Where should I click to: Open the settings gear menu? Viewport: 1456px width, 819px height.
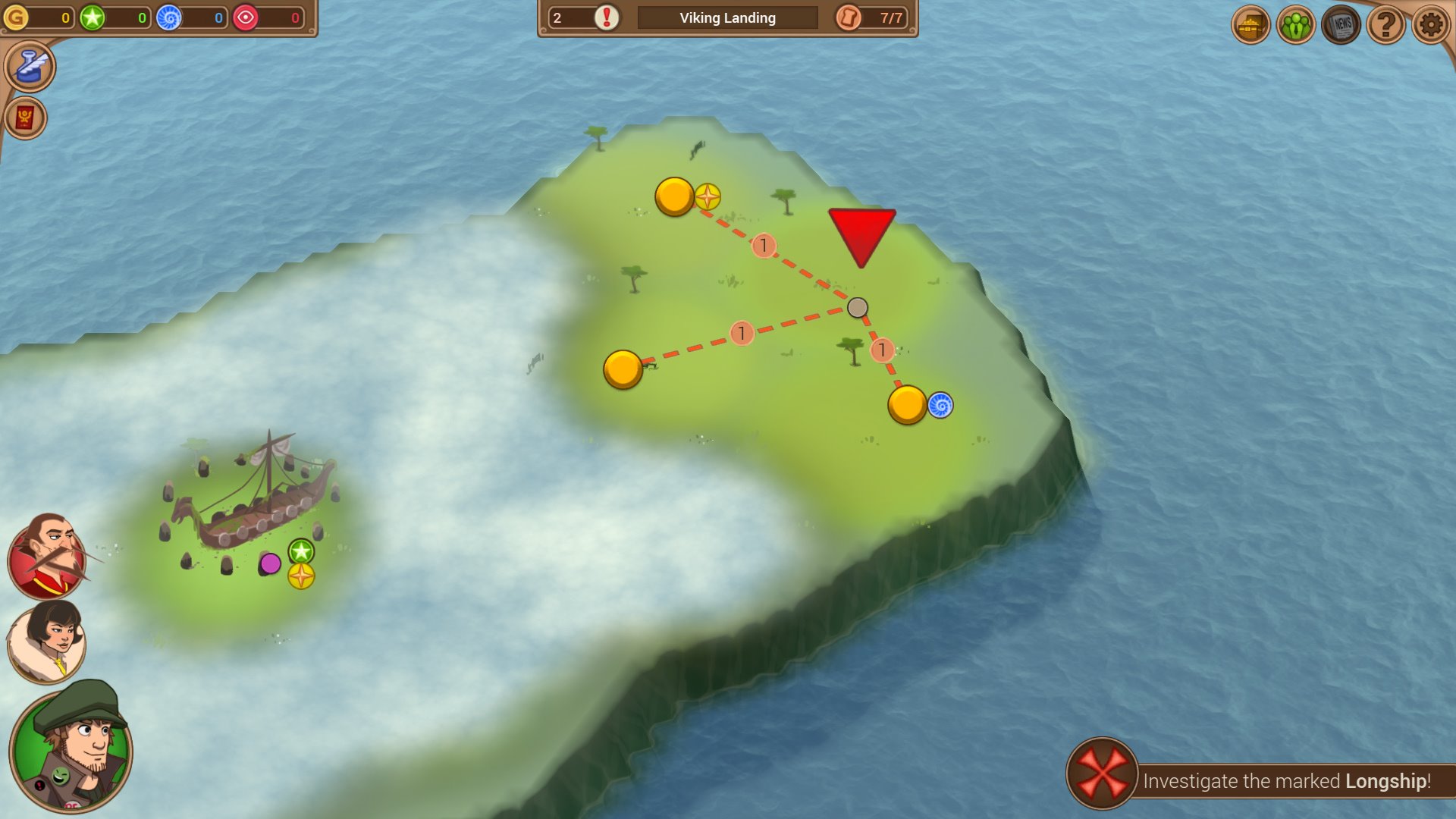click(1430, 25)
